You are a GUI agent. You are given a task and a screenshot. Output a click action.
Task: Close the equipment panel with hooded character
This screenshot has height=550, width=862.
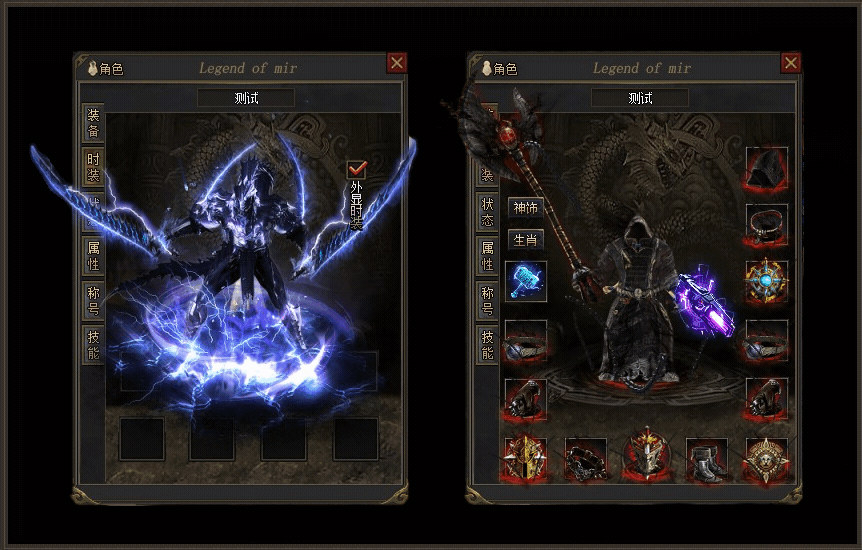point(791,63)
